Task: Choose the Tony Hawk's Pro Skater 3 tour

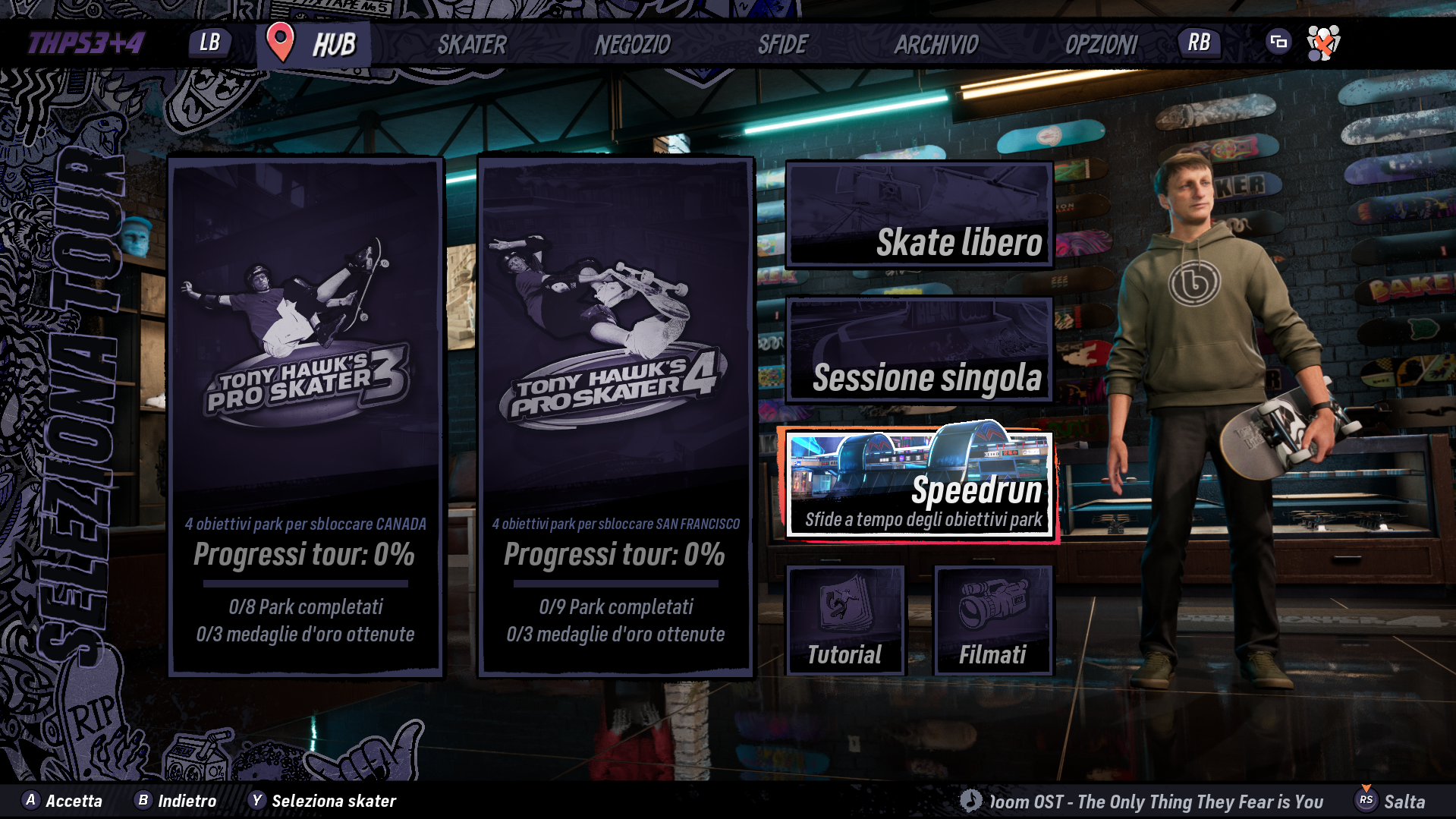Action: (x=306, y=417)
